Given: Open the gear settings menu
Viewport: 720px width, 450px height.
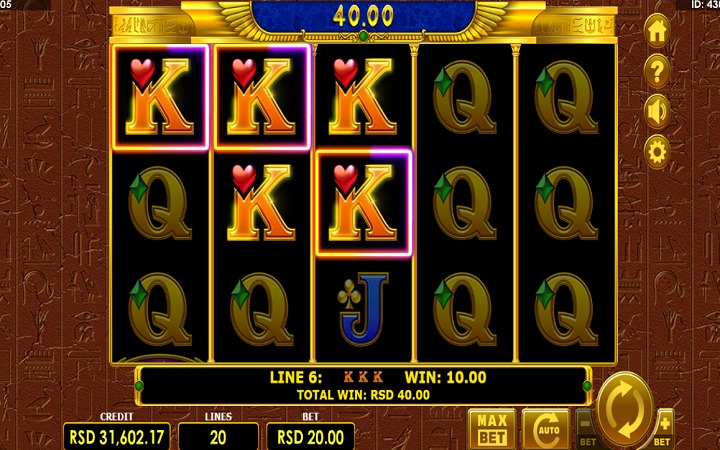Looking at the screenshot, I should [x=657, y=151].
